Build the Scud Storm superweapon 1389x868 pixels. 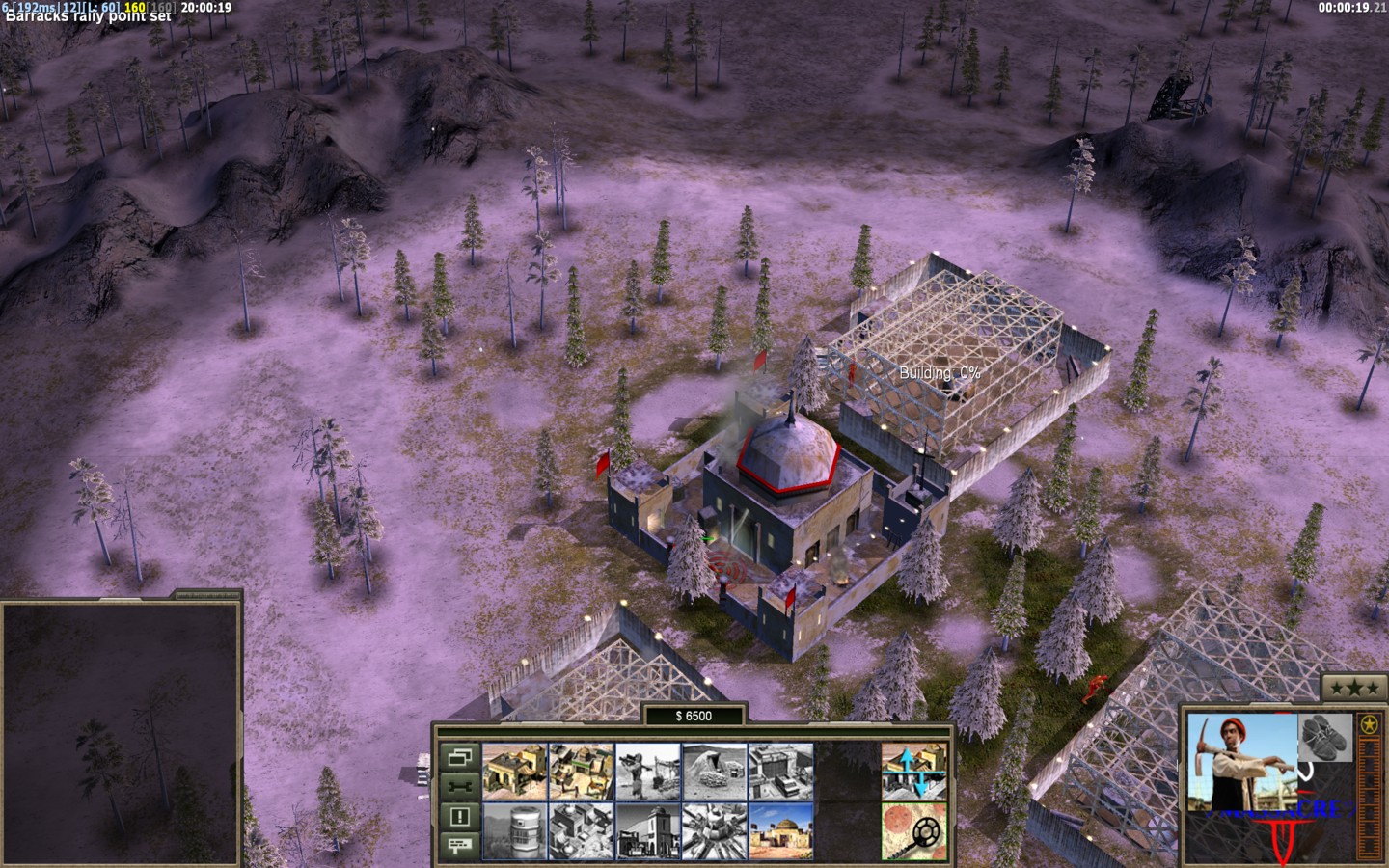pyautogui.click(x=714, y=831)
